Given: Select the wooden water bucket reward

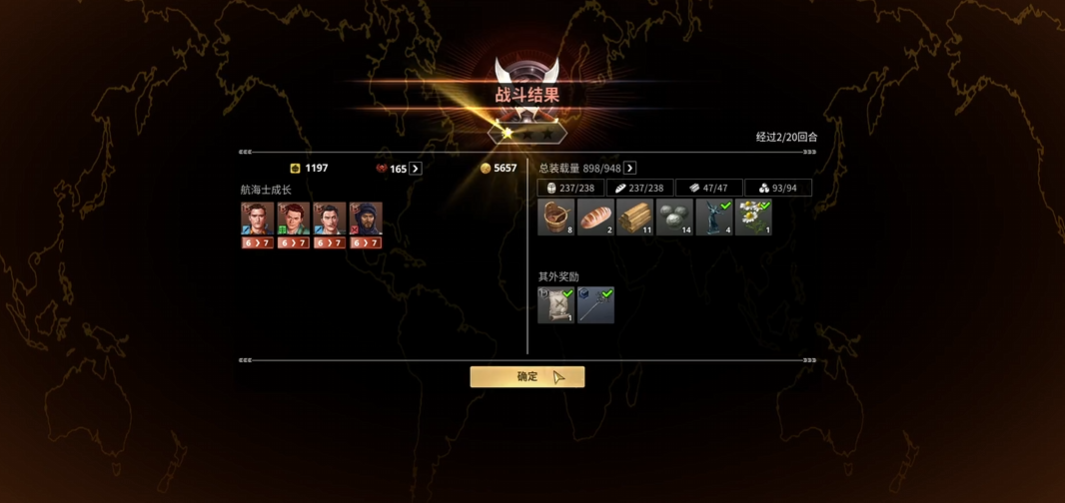Looking at the screenshot, I should point(556,217).
